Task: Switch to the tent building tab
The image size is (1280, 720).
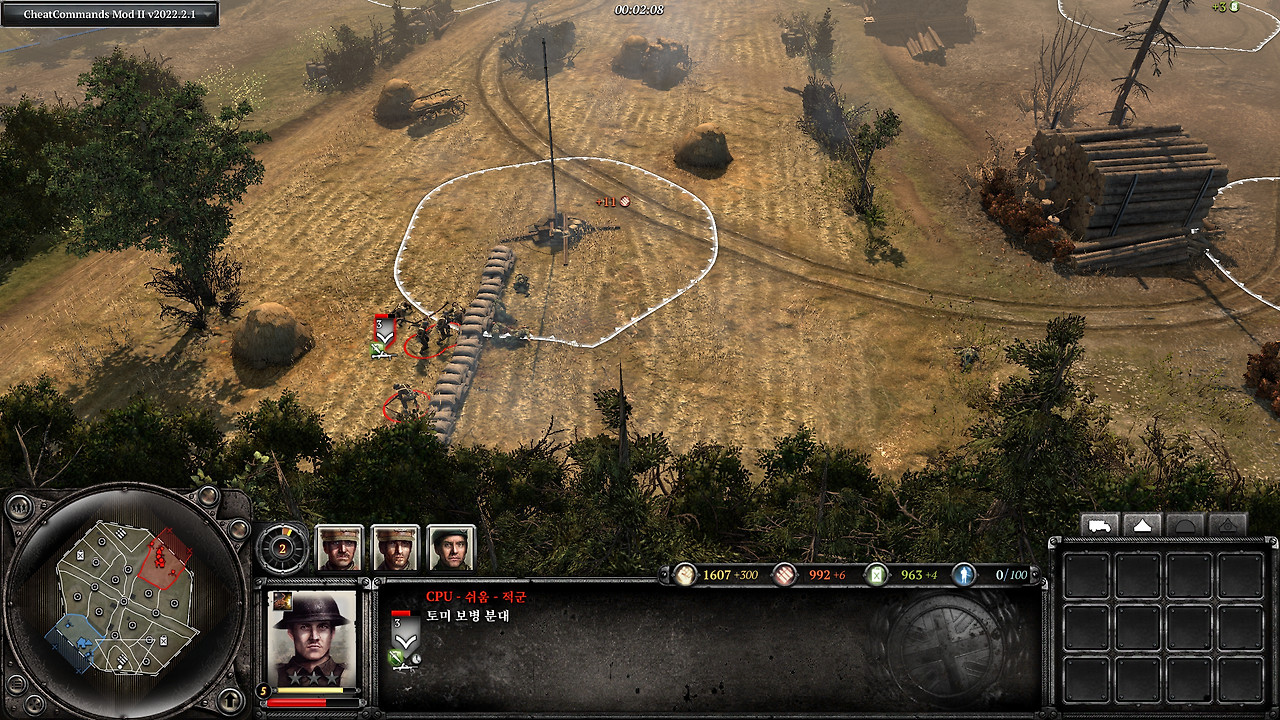Action: coord(1142,525)
